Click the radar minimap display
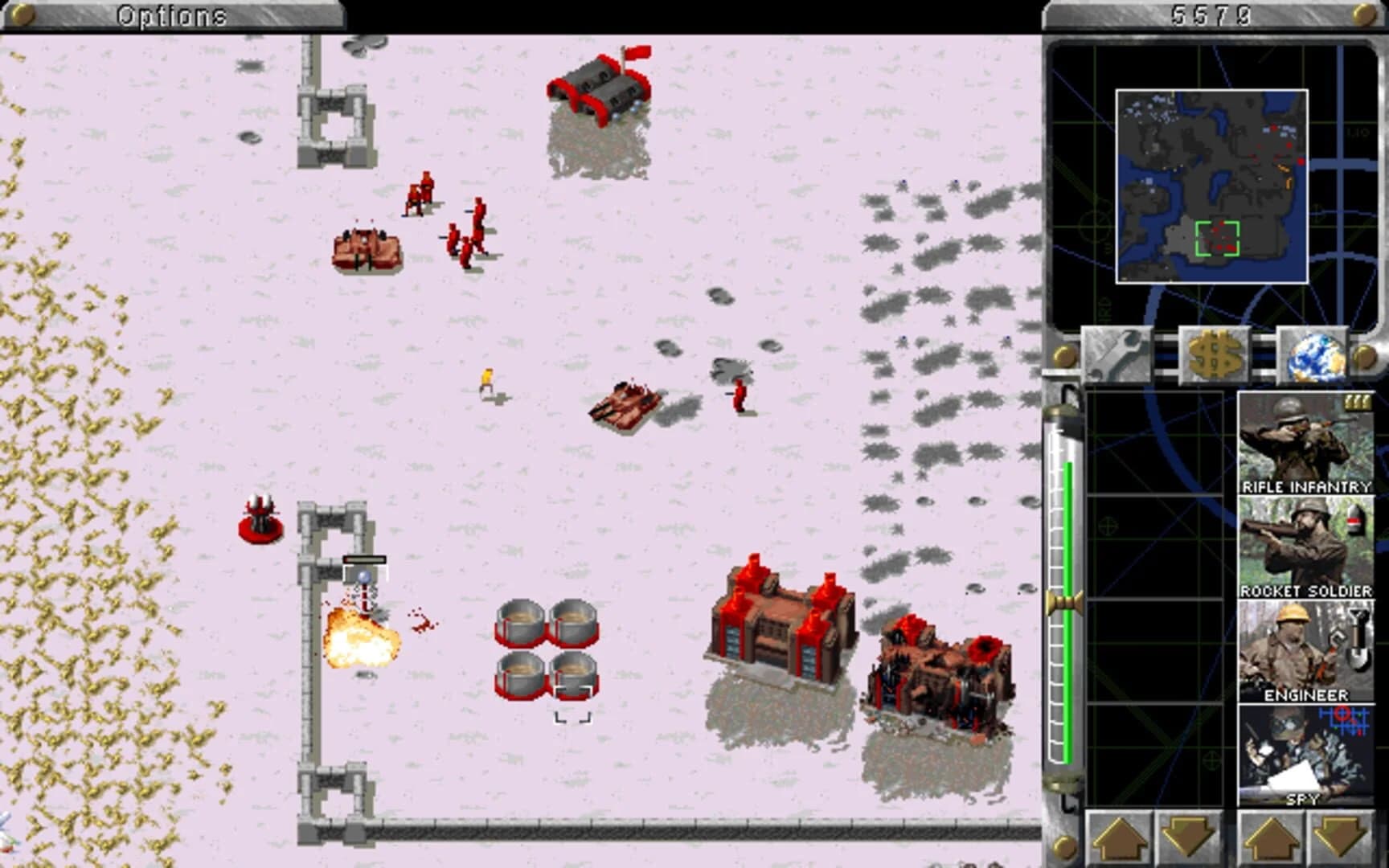 (x=1212, y=185)
